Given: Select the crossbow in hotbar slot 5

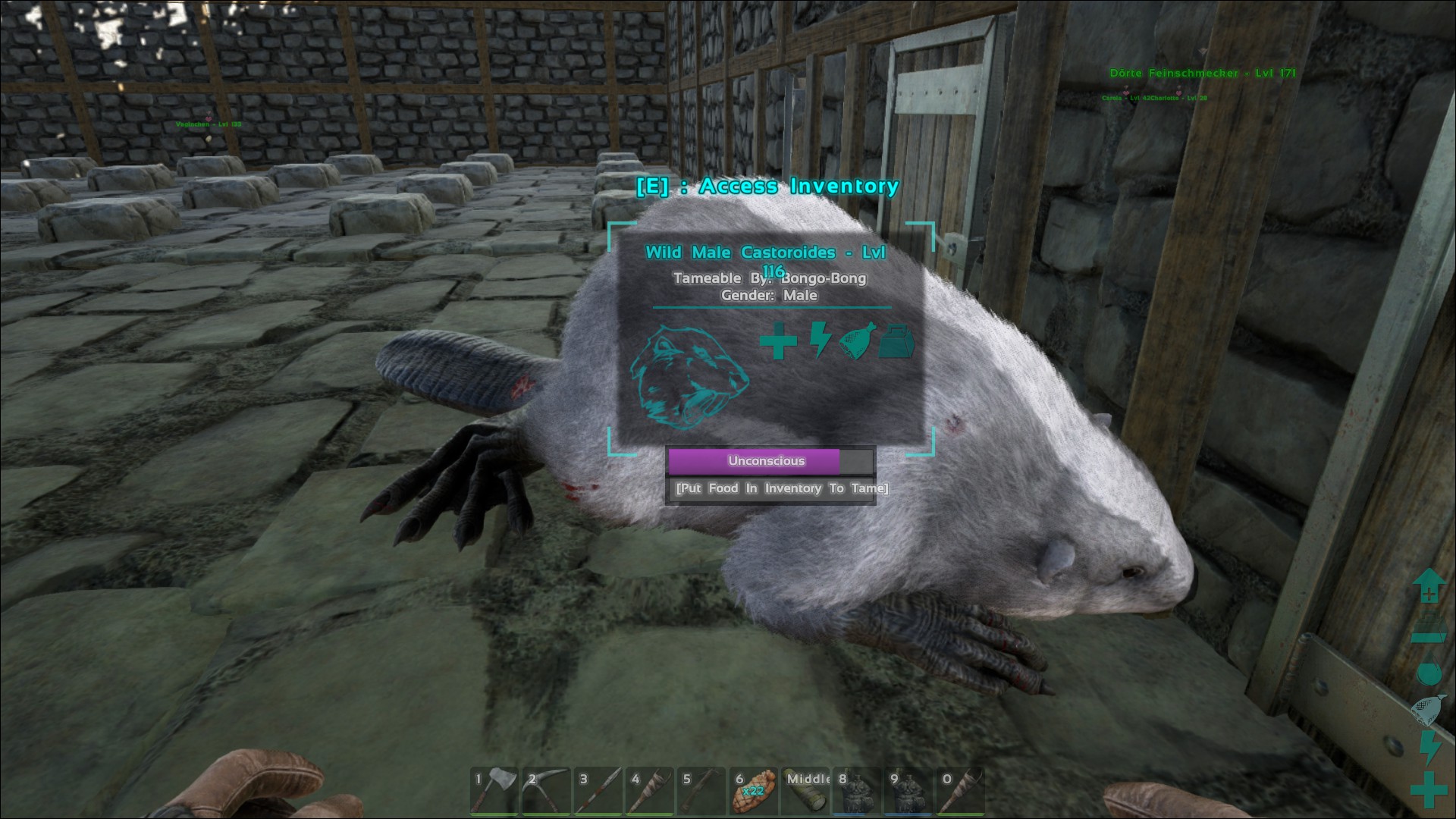Looking at the screenshot, I should pyautogui.click(x=702, y=790).
